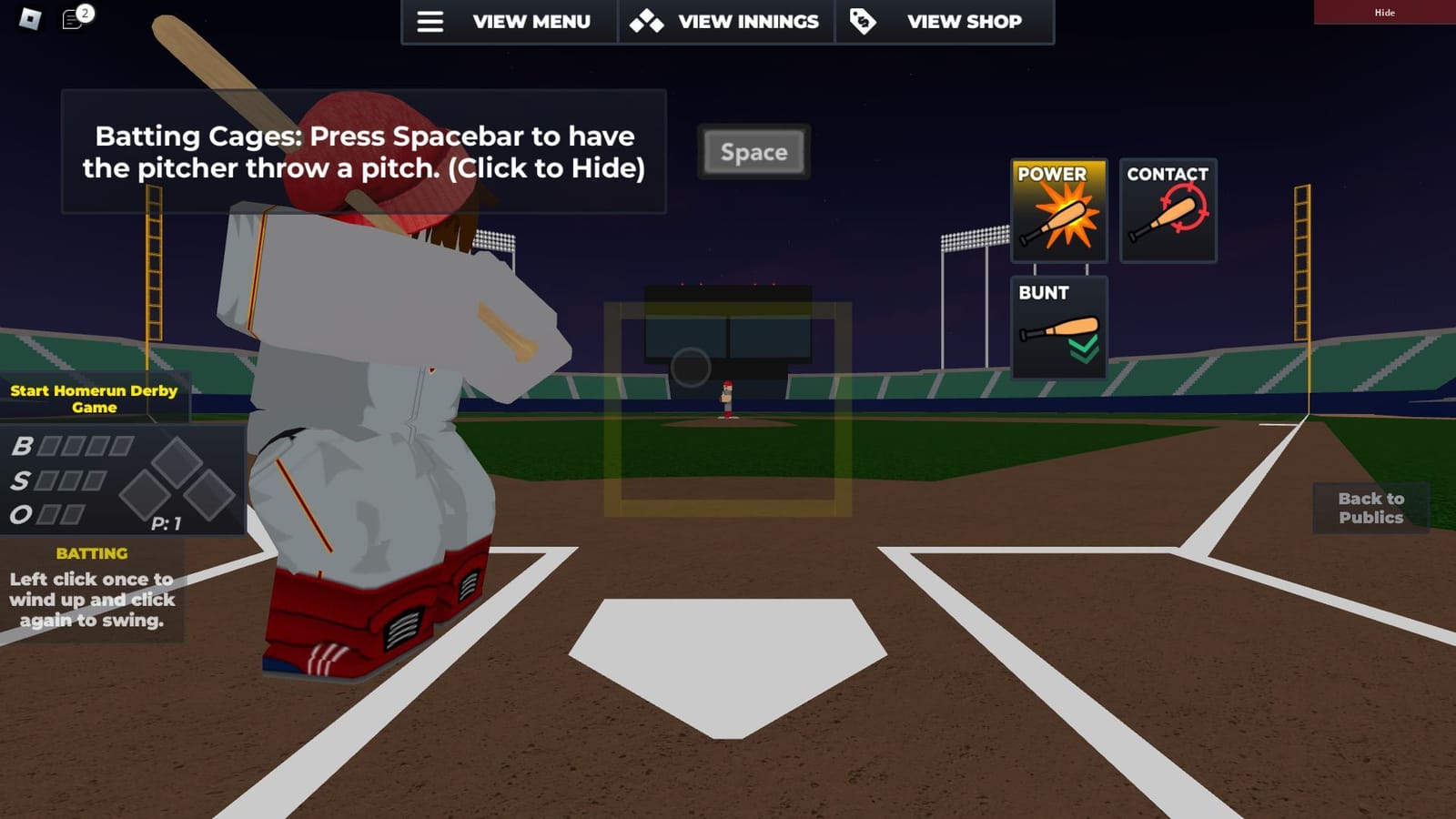The image size is (1456, 819).
Task: Click Start Homerun Derby Game
Action: [x=94, y=398]
